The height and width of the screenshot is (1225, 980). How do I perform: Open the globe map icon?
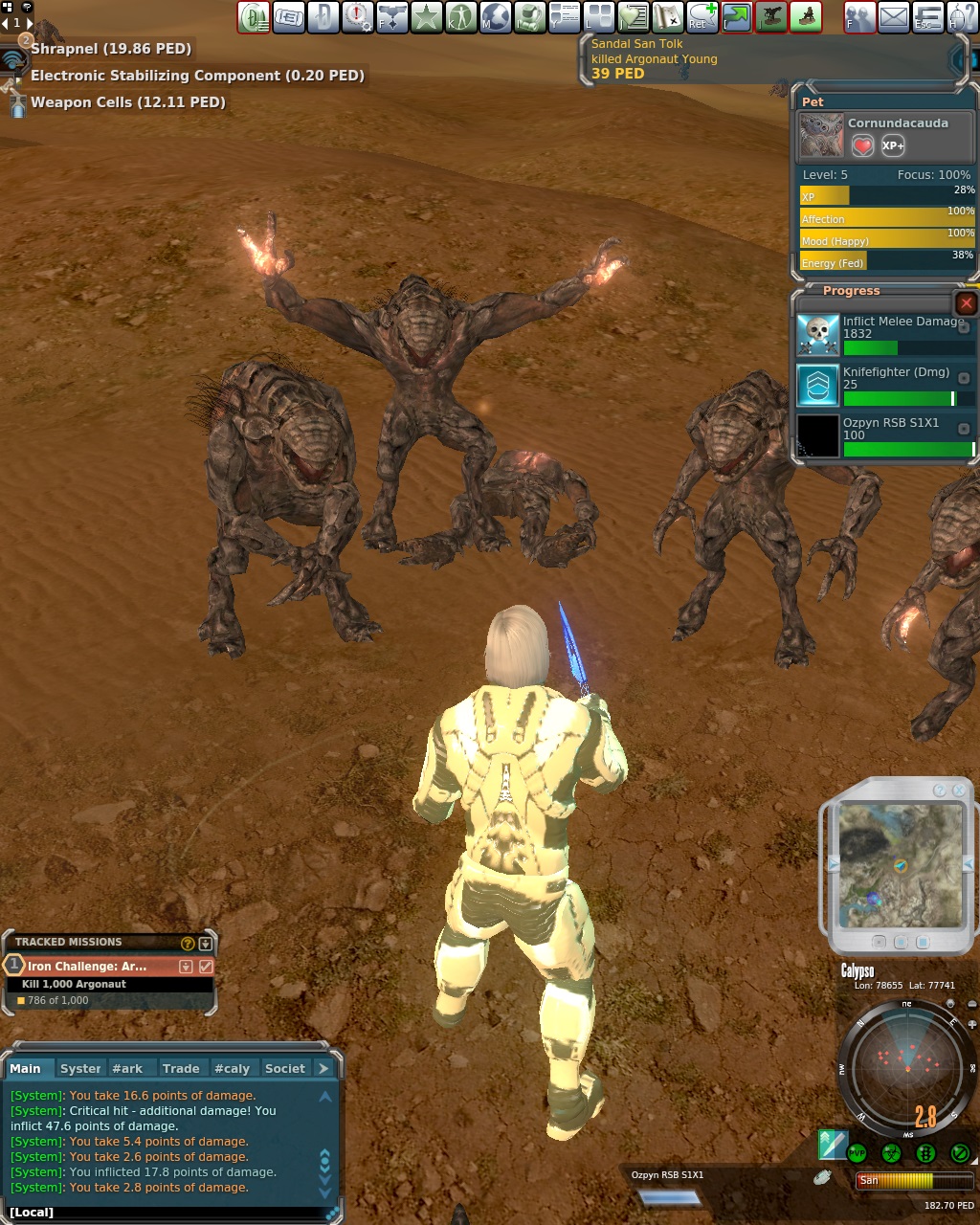click(x=495, y=16)
